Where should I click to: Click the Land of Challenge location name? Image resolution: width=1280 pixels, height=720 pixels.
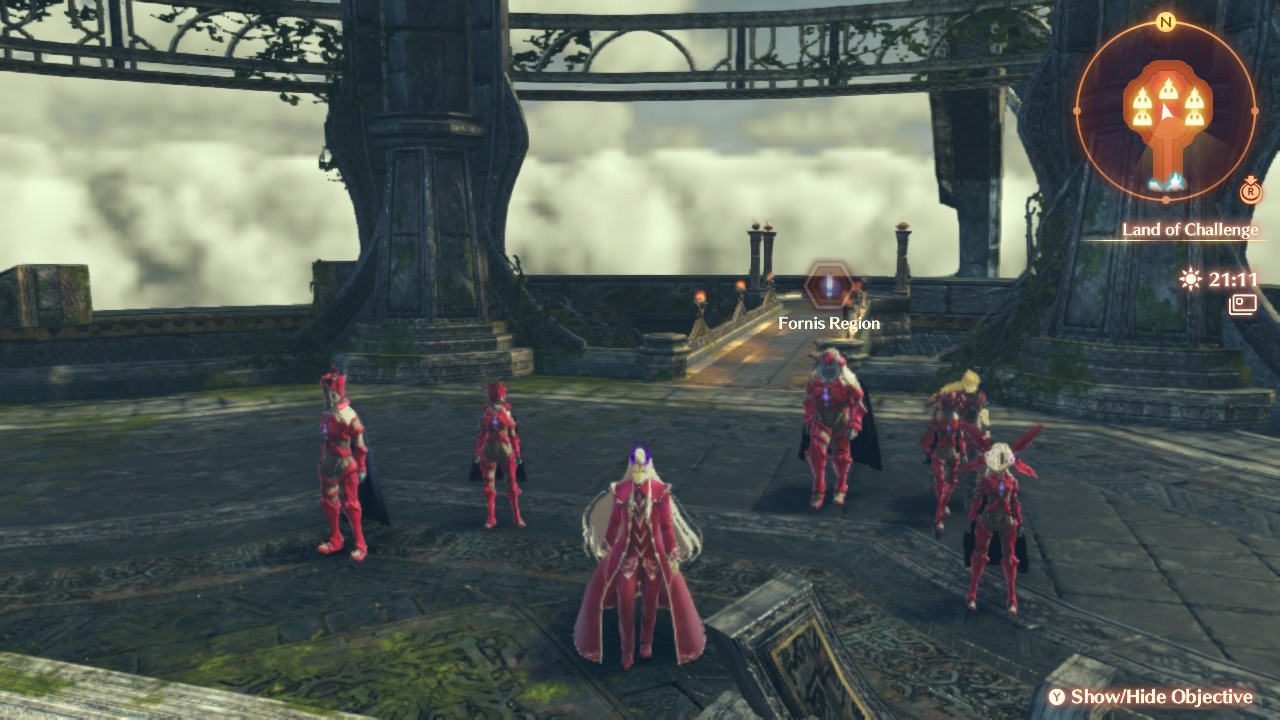pos(1192,230)
